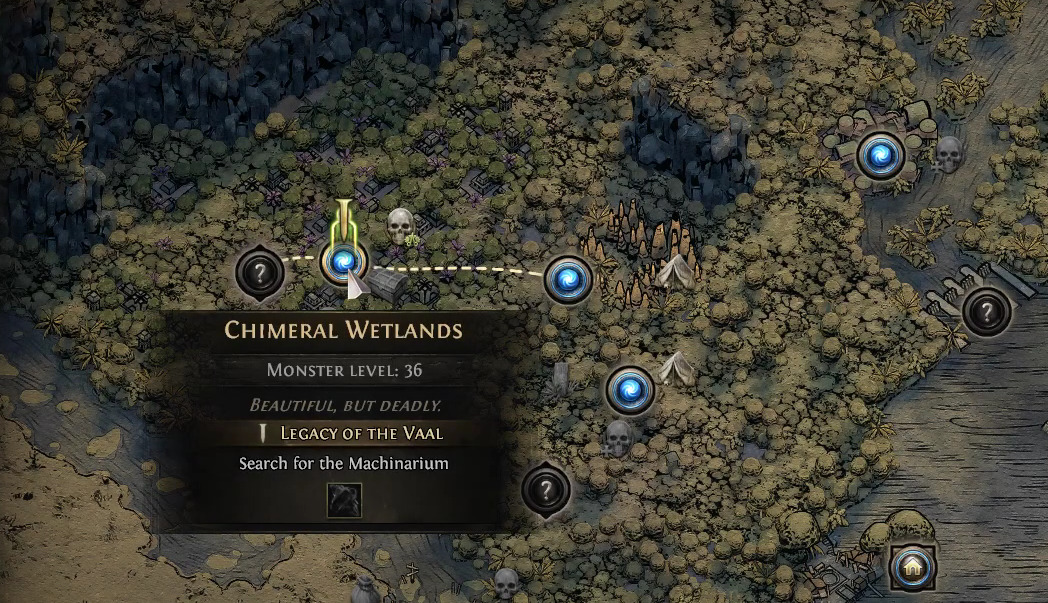Image resolution: width=1048 pixels, height=603 pixels.
Task: Select the unknown area node touching the tooltip
Action: coord(546,490)
